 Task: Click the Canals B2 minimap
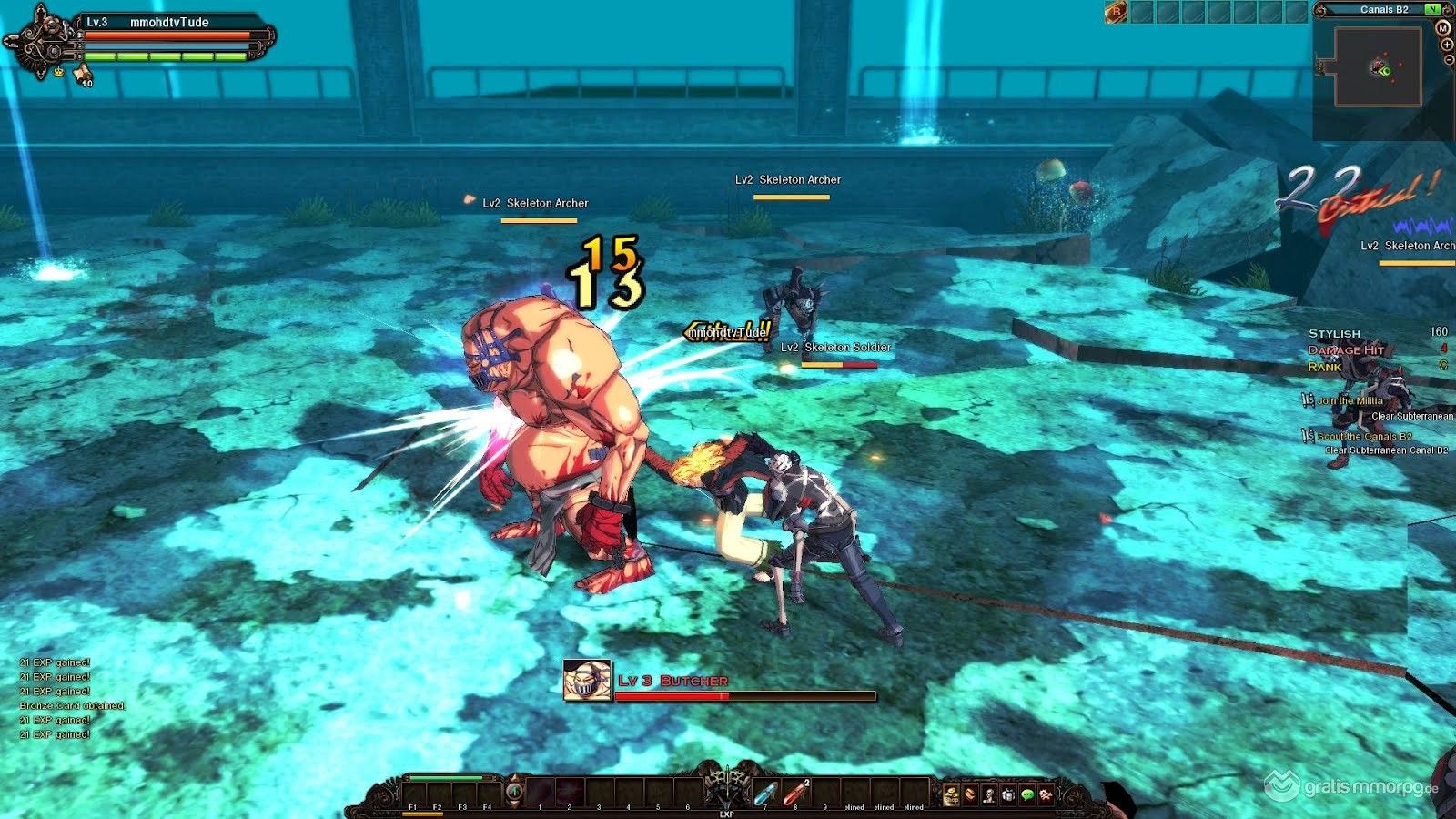1378,66
